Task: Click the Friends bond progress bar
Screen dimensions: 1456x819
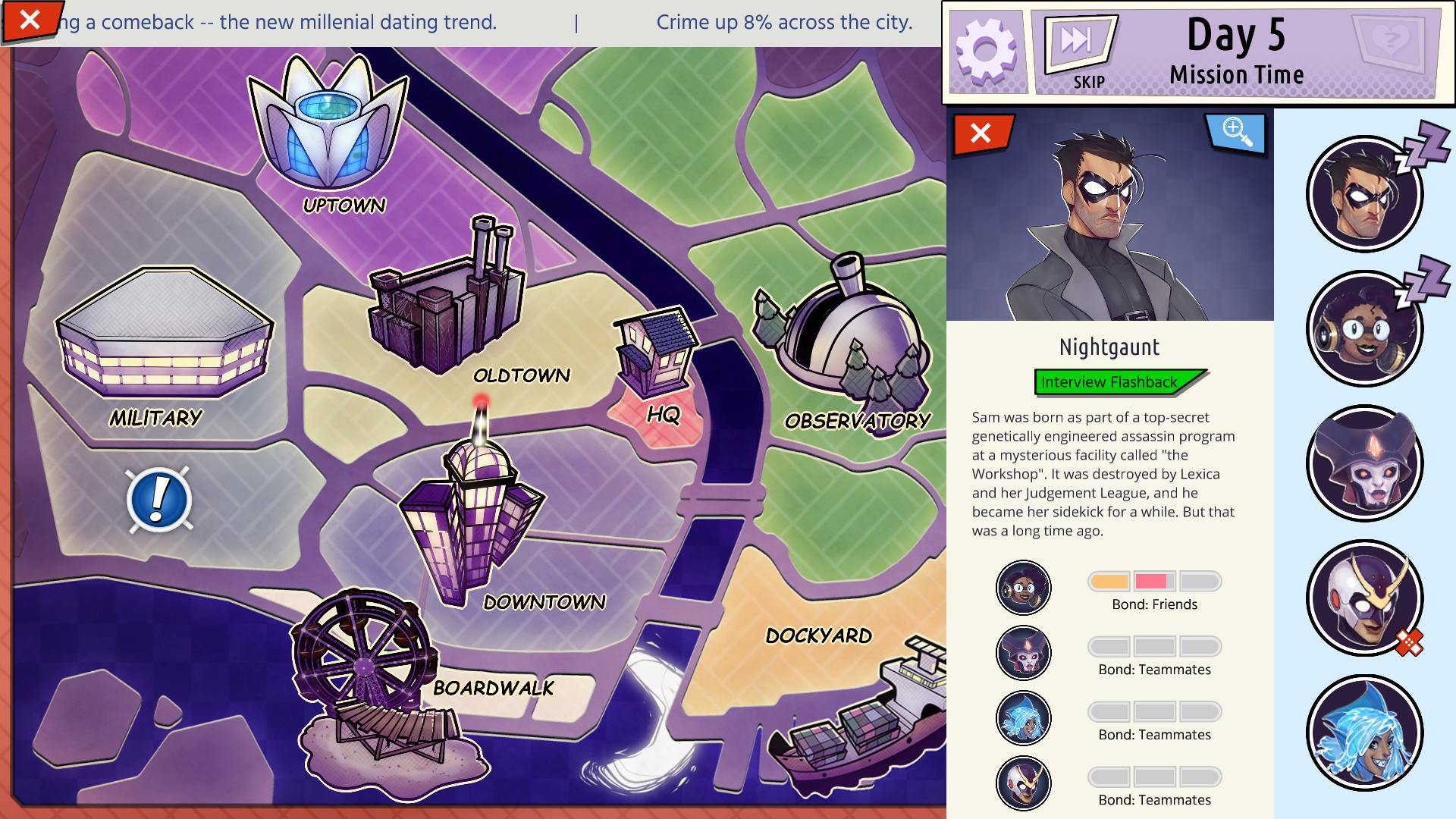Action: (1154, 581)
